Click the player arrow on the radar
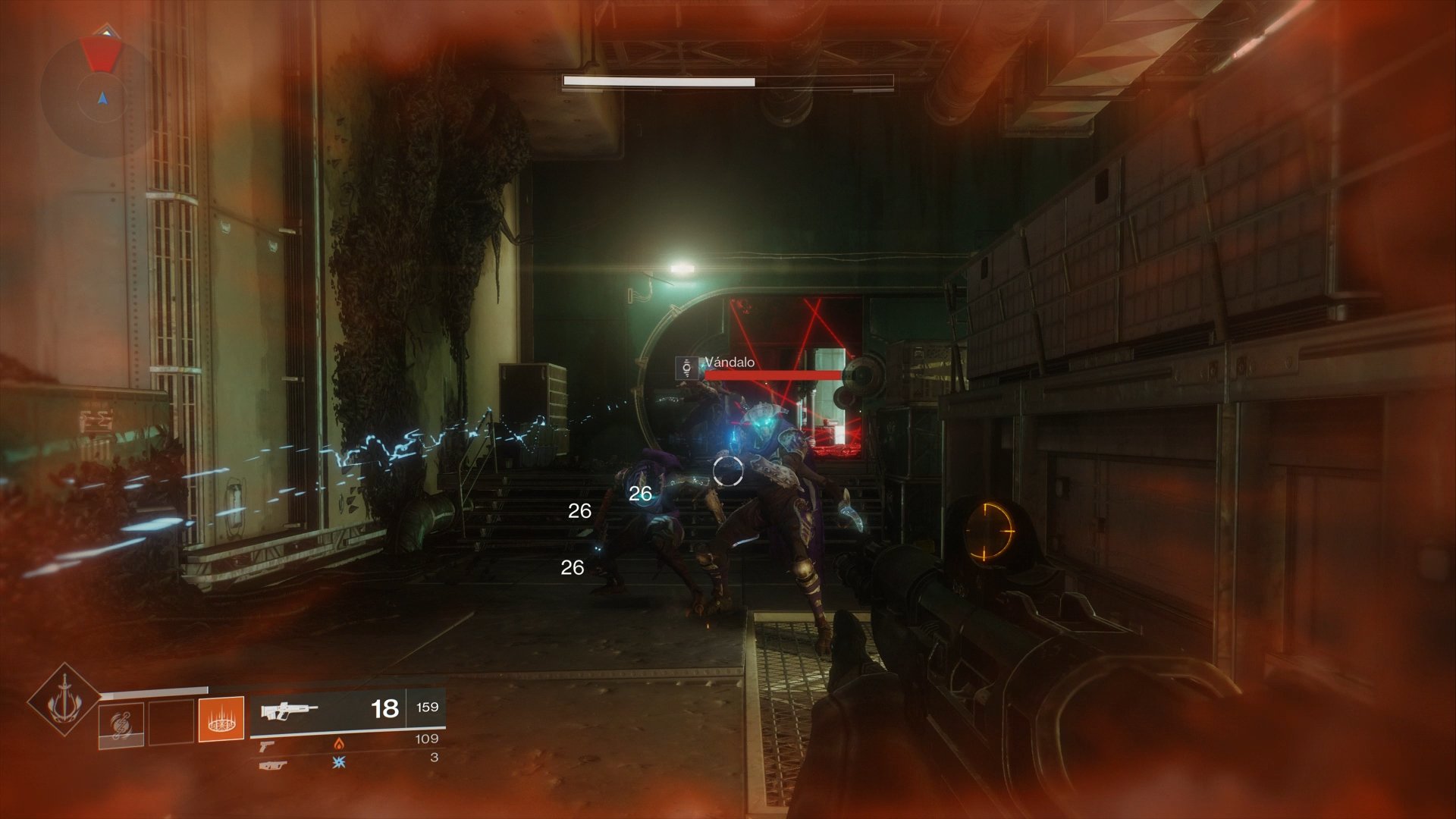This screenshot has width=1456, height=819. coord(102,98)
